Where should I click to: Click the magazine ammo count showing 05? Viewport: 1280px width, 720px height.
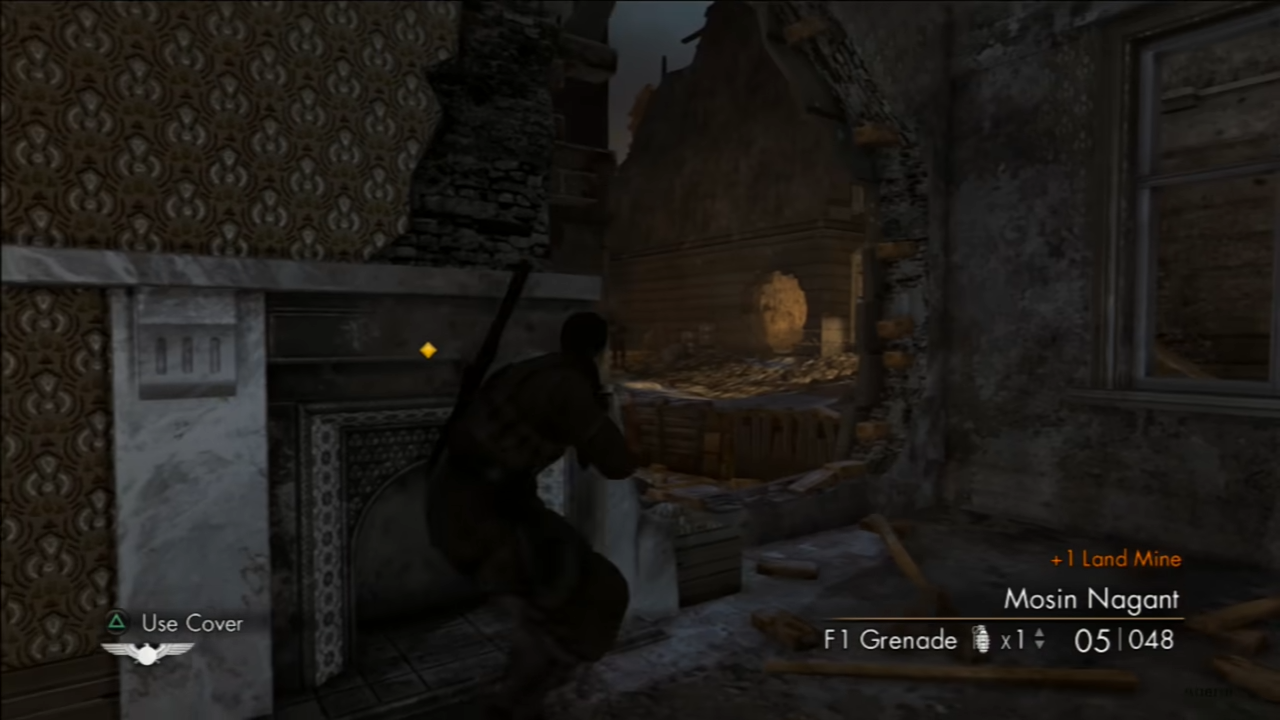tap(1091, 641)
